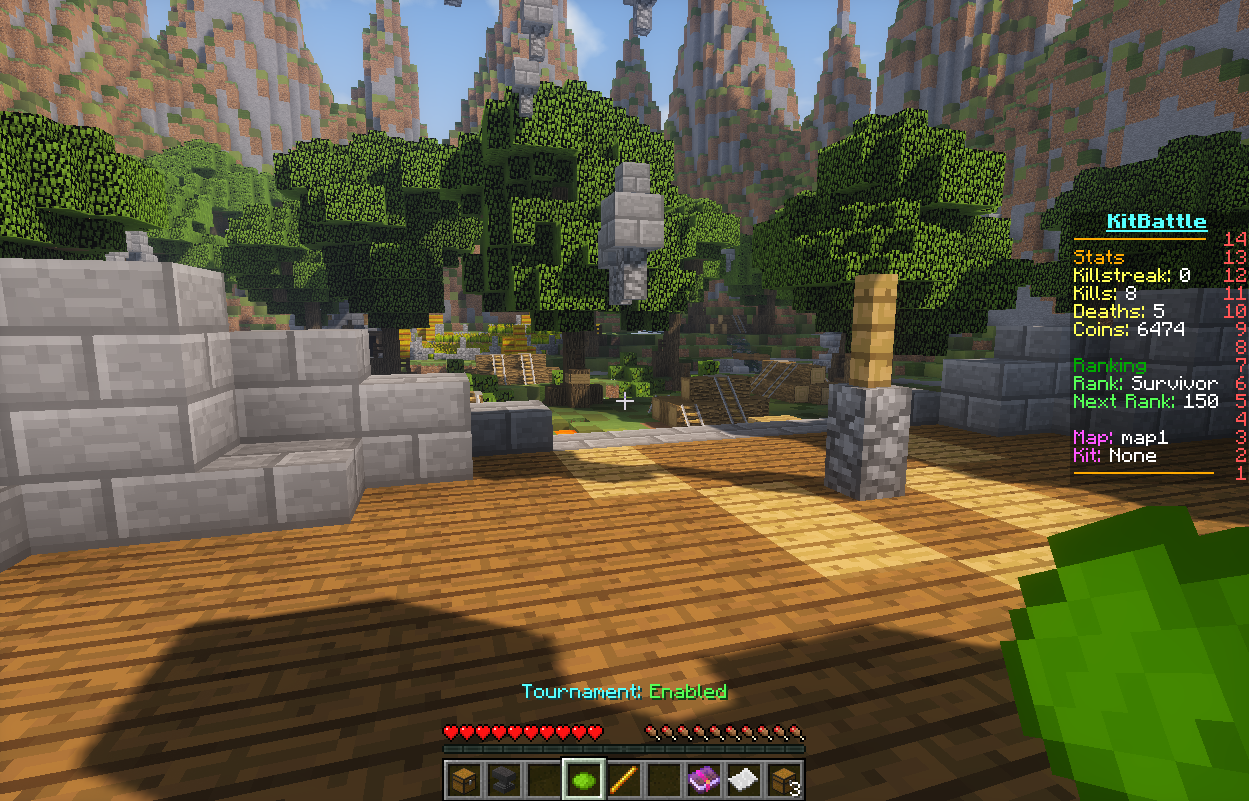
Task: Select the enchanted book hotbar slot
Action: click(703, 779)
